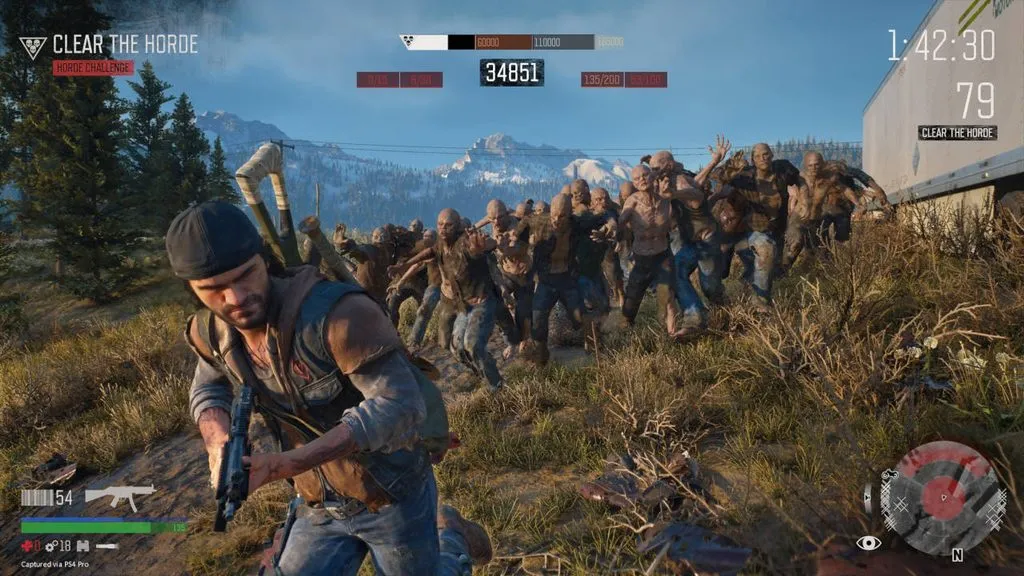The image size is (1024, 576).
Task: Click the Clear the Horde objective tracker
Action: (x=124, y=45)
